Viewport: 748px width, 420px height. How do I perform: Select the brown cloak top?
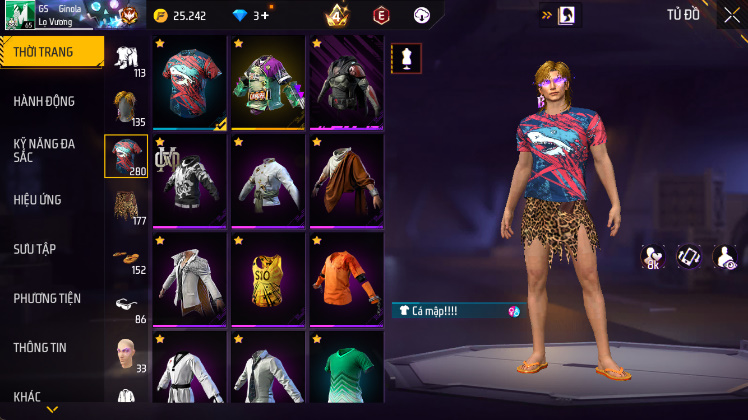point(346,180)
